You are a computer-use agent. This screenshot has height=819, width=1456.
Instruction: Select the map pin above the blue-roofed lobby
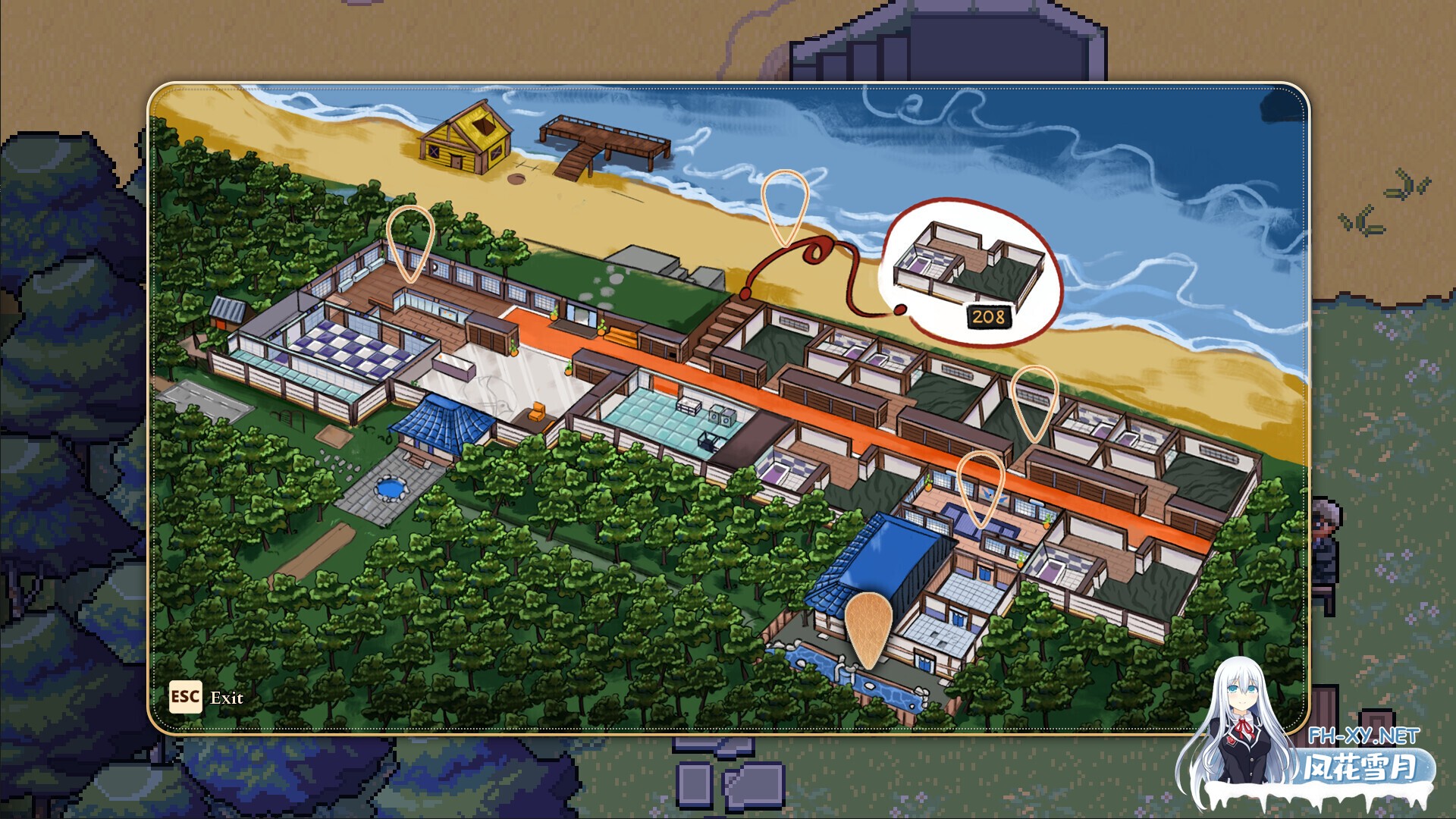coord(981,489)
